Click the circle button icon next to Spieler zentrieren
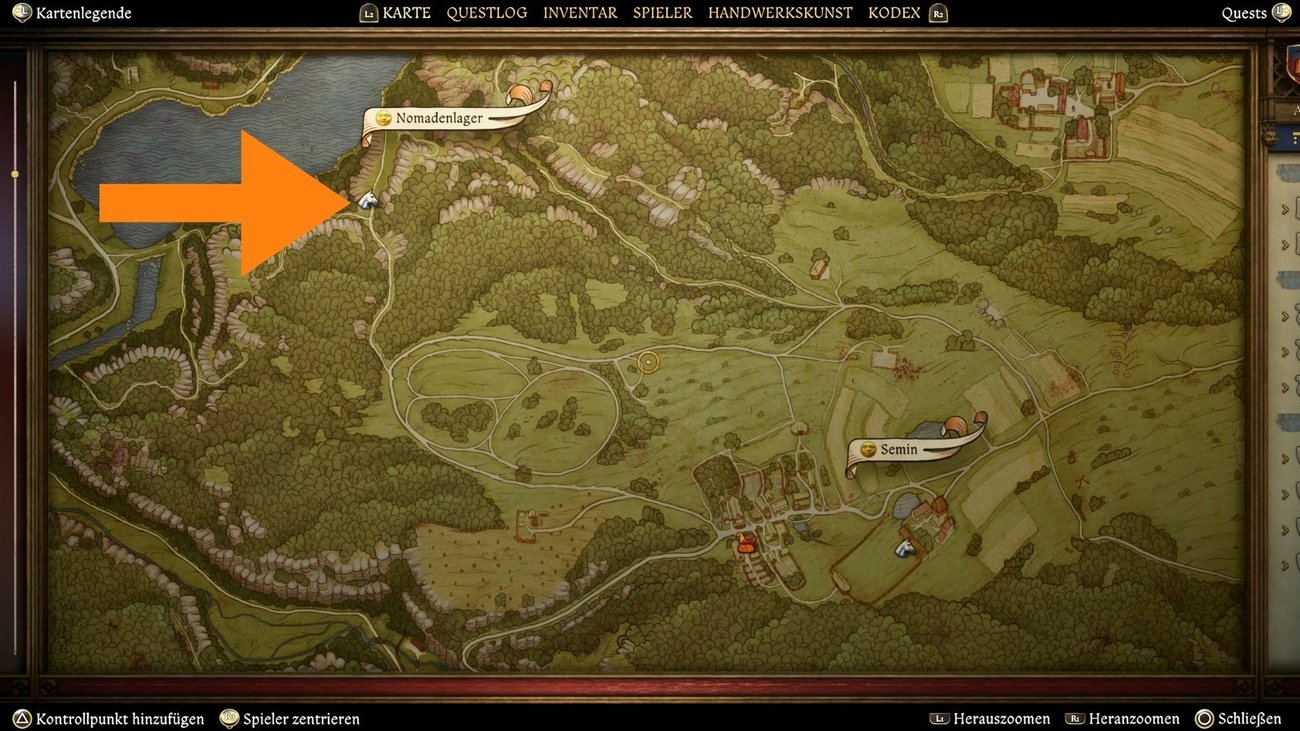The height and width of the screenshot is (731, 1300). tap(228, 718)
